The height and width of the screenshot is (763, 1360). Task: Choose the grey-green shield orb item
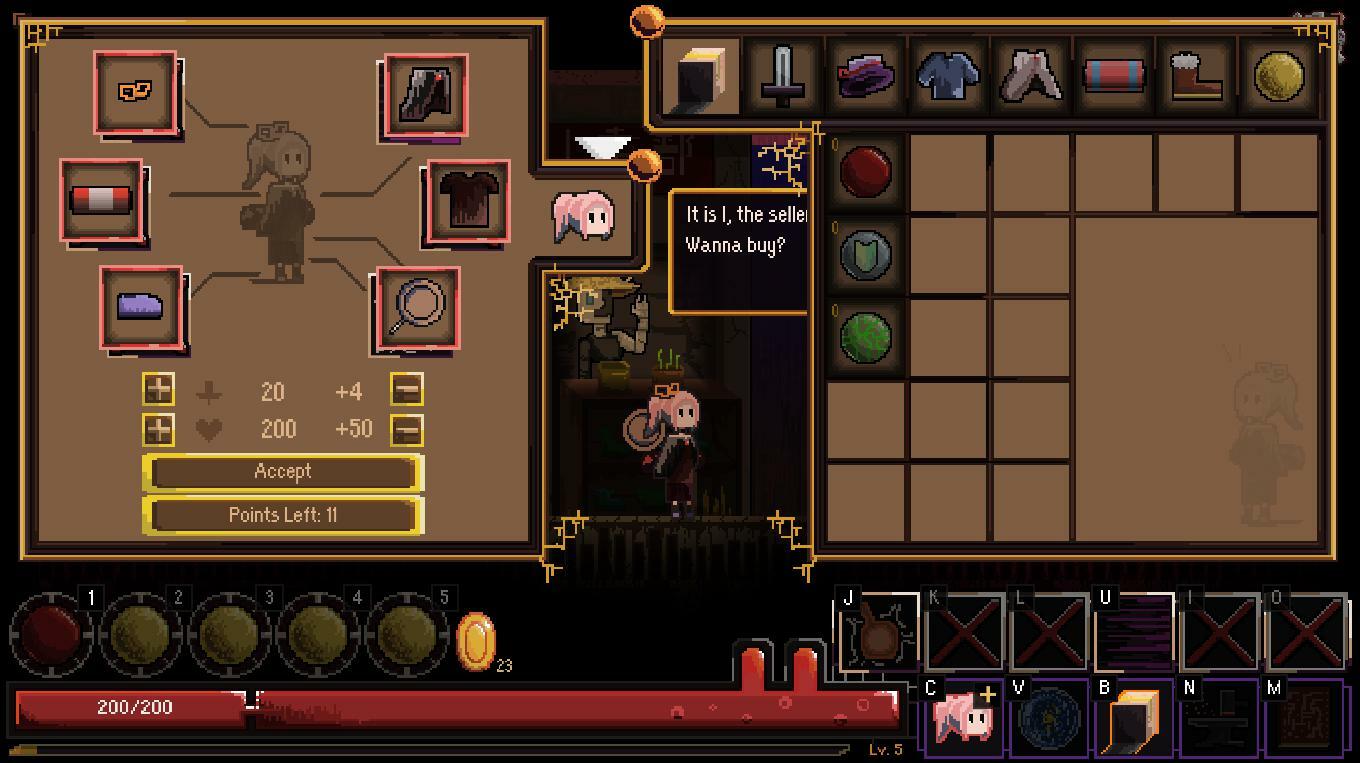coord(865,252)
